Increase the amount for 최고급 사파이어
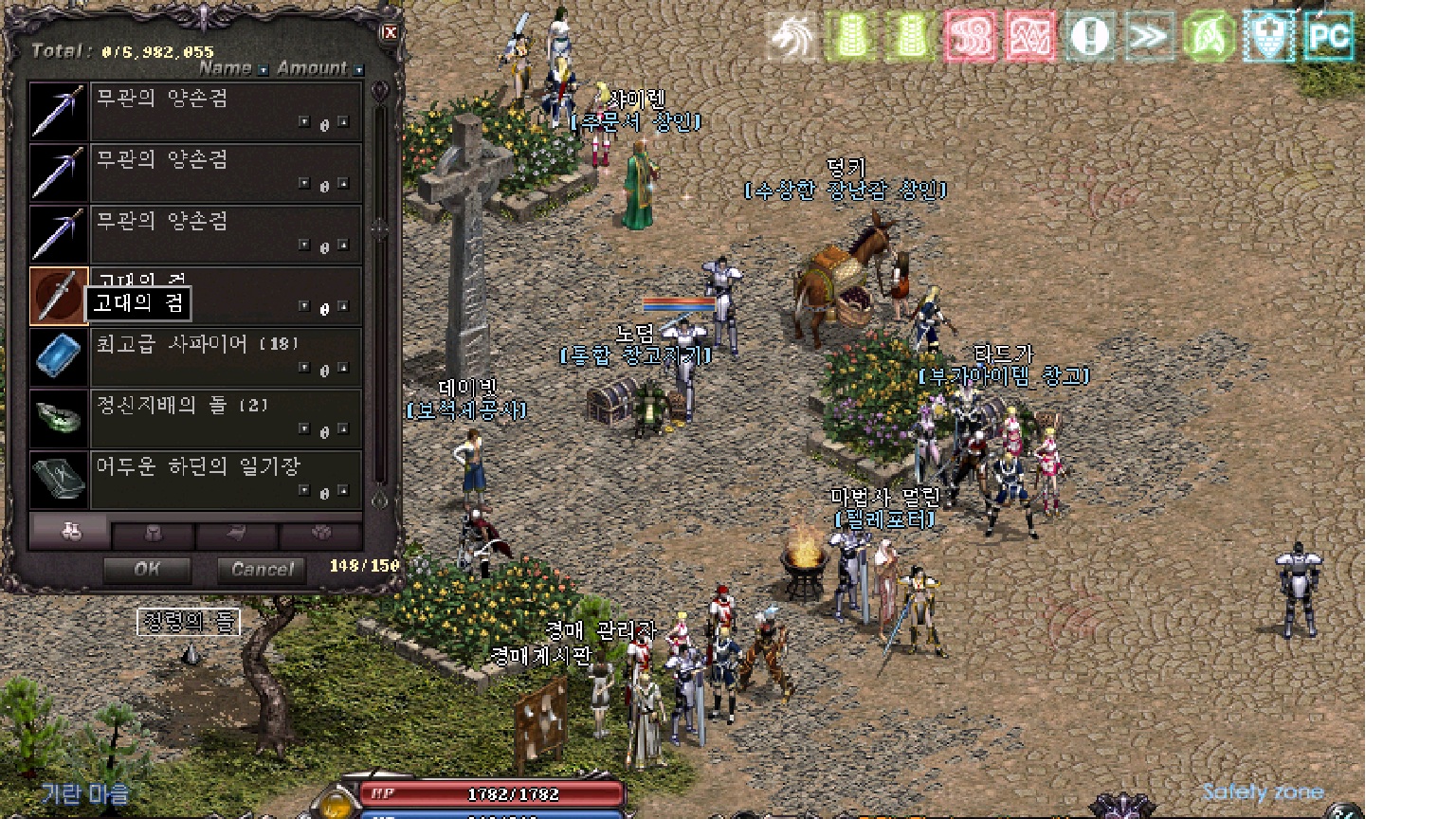 pos(342,368)
